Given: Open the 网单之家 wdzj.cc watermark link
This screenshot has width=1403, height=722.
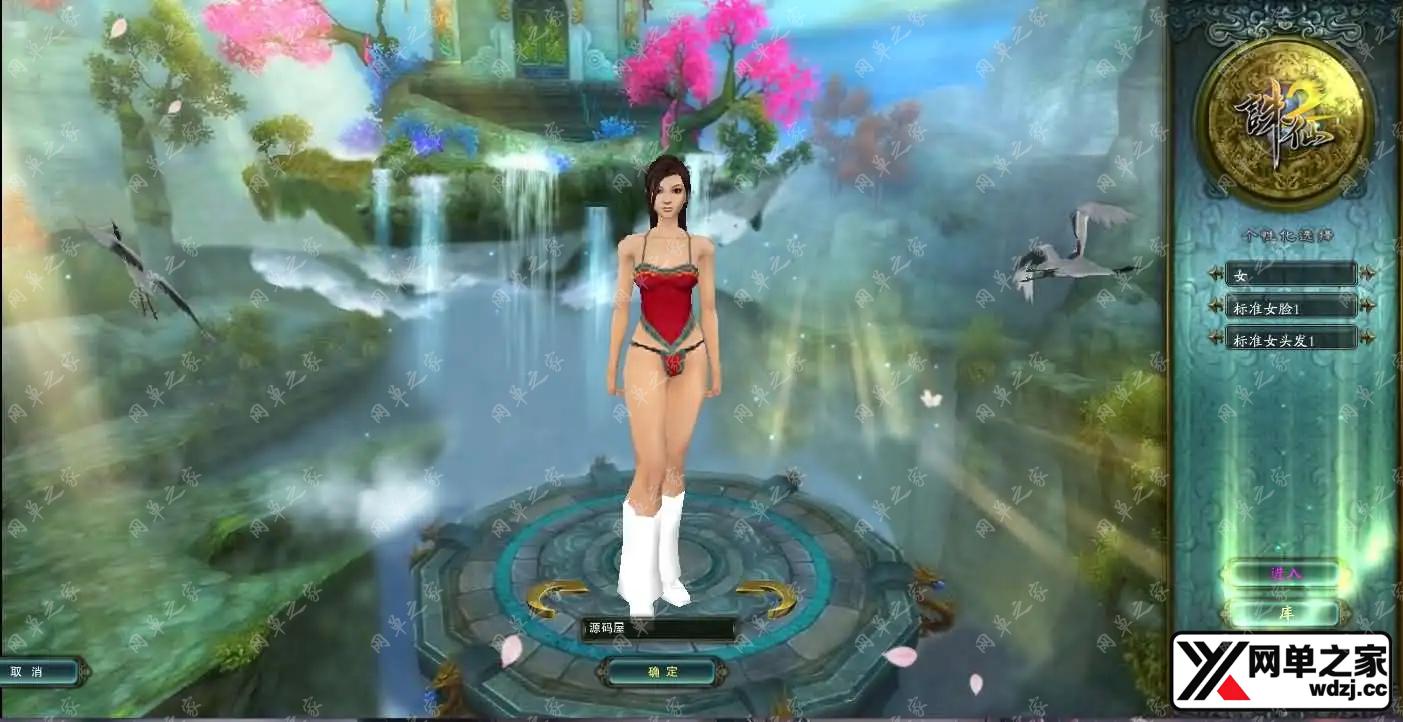Looking at the screenshot, I should tap(1281, 671).
